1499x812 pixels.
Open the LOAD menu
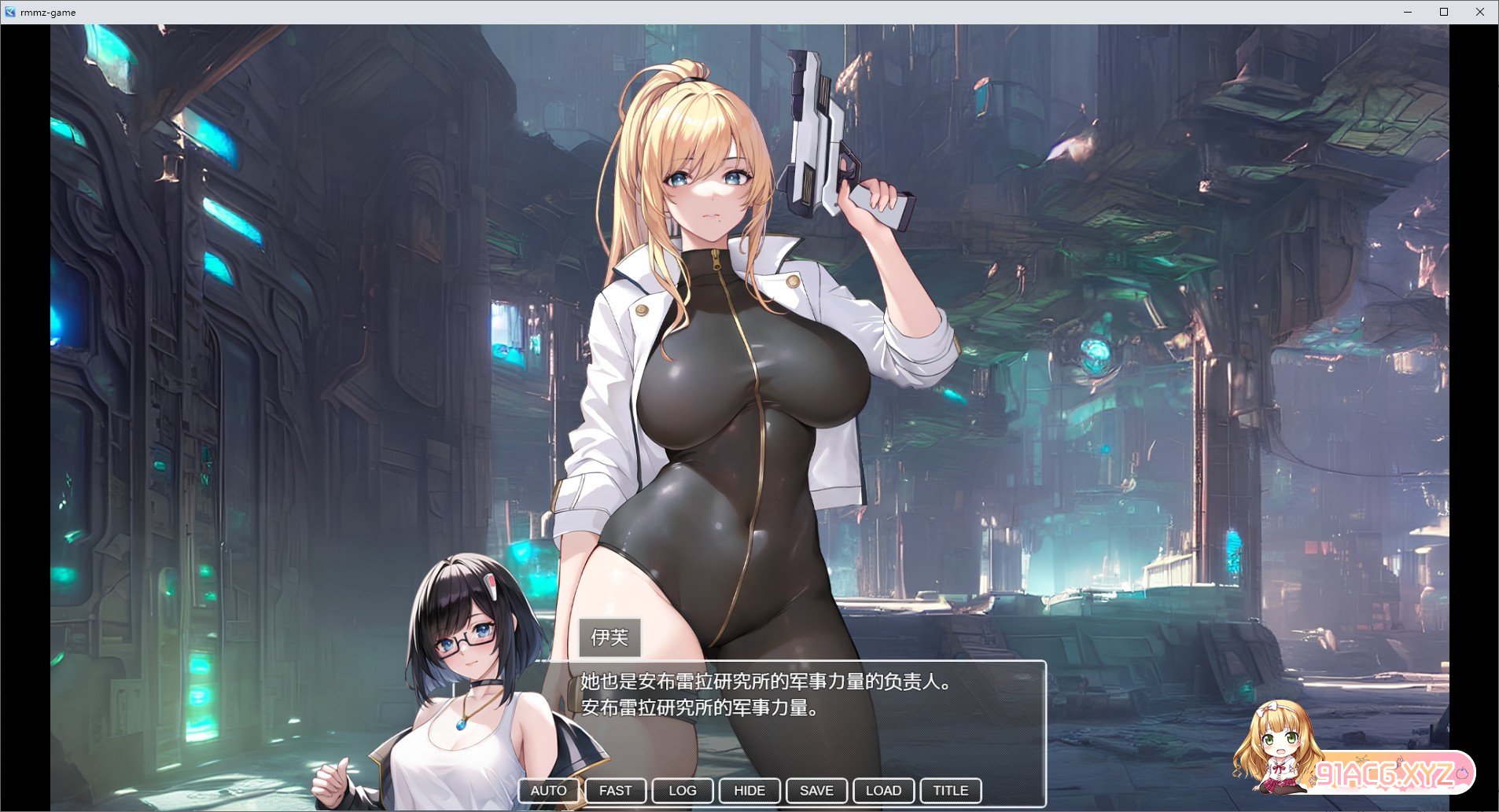click(883, 791)
